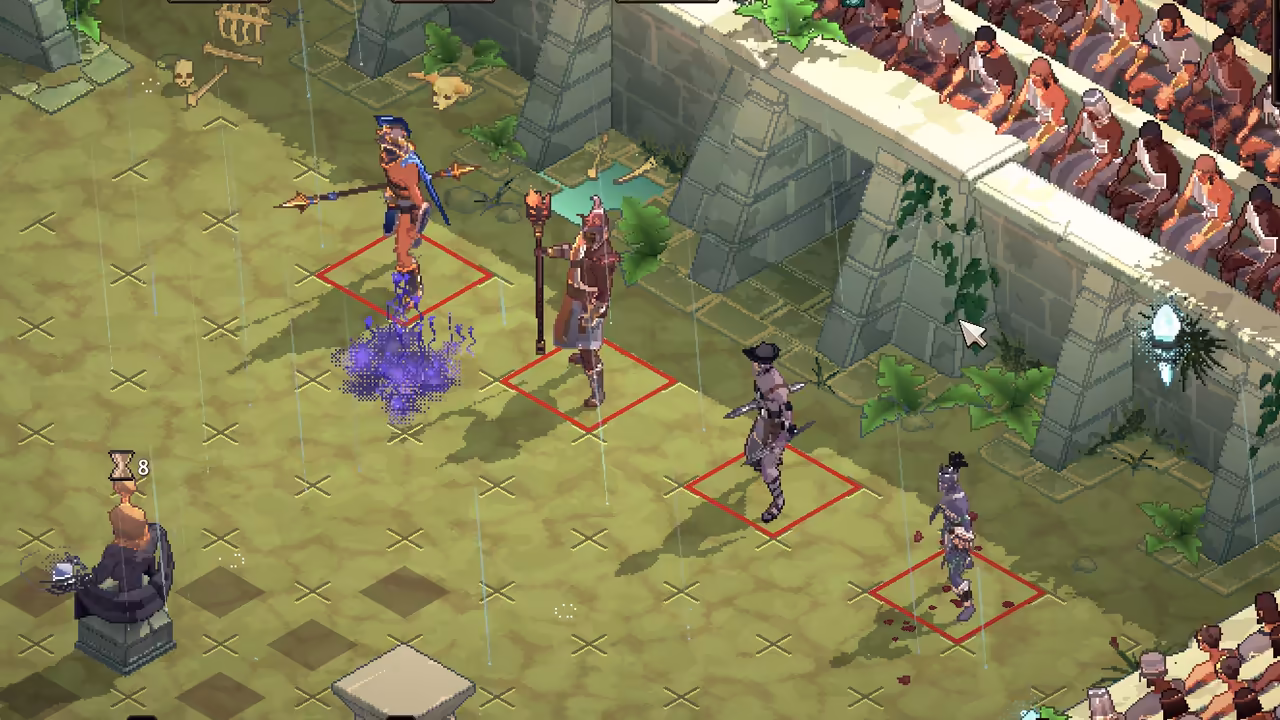Toggle the red selection tile under the mage
The height and width of the screenshot is (720, 1280).
[x=590, y=385]
